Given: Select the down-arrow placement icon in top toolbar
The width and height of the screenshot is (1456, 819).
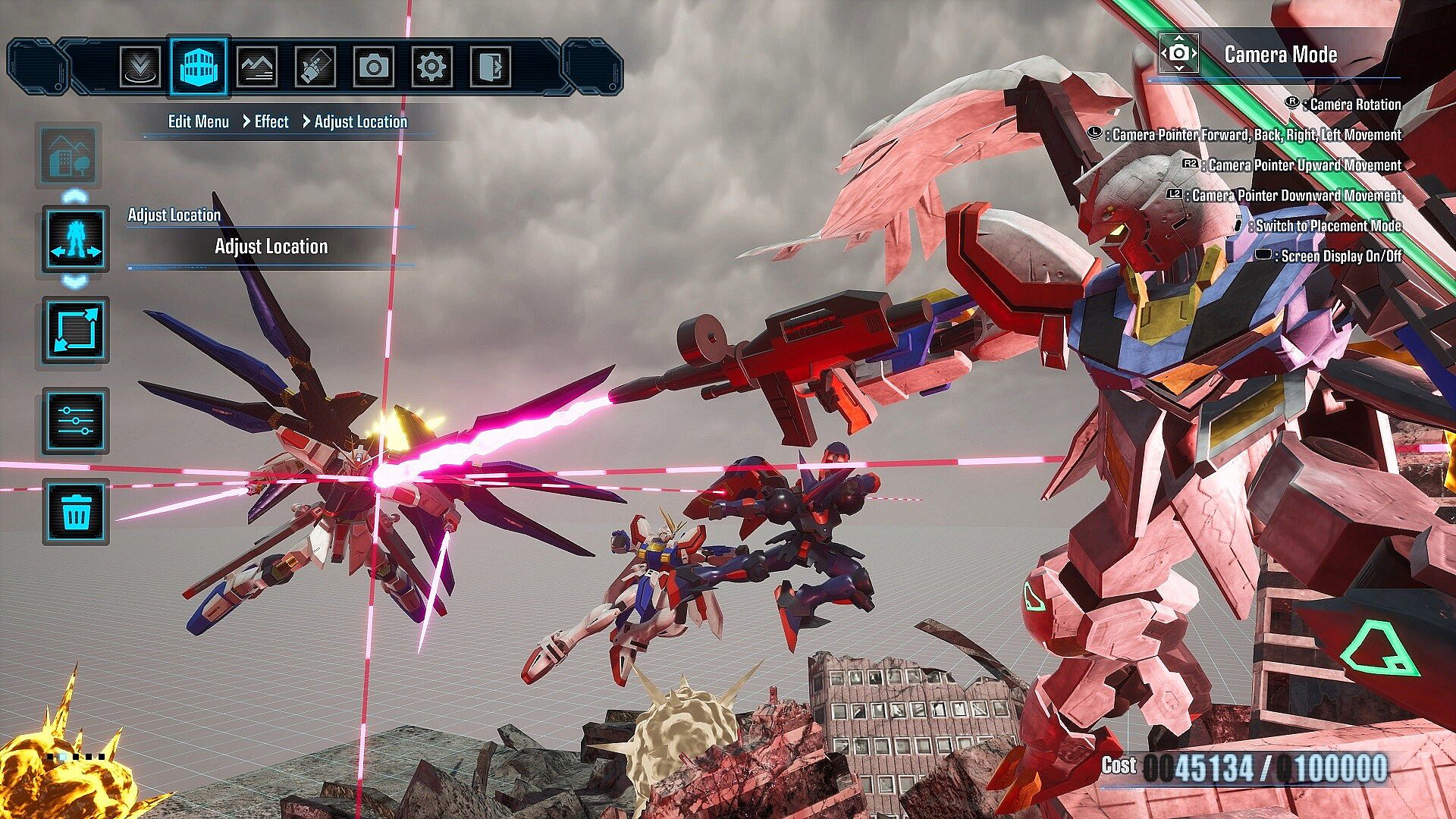Looking at the screenshot, I should 140,67.
